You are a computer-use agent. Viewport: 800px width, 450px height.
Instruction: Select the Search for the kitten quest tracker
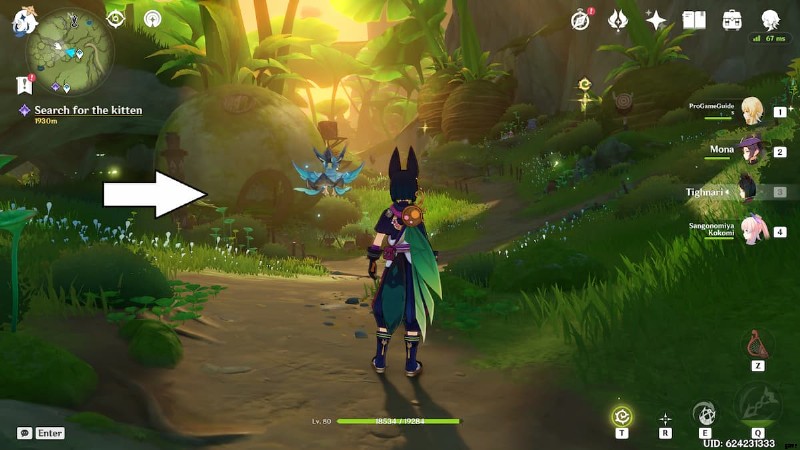[x=87, y=110]
